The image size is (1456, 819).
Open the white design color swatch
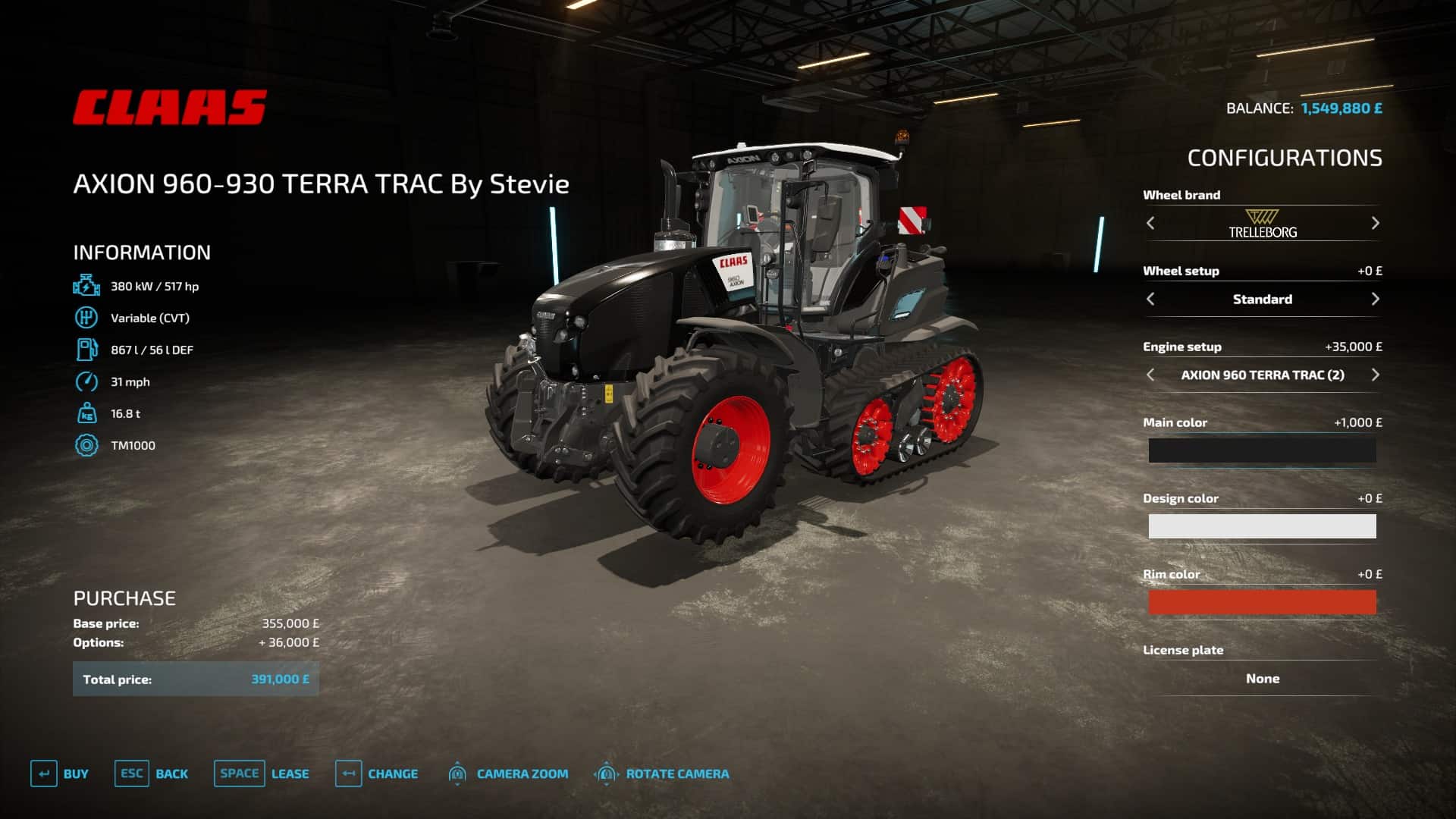click(1262, 526)
